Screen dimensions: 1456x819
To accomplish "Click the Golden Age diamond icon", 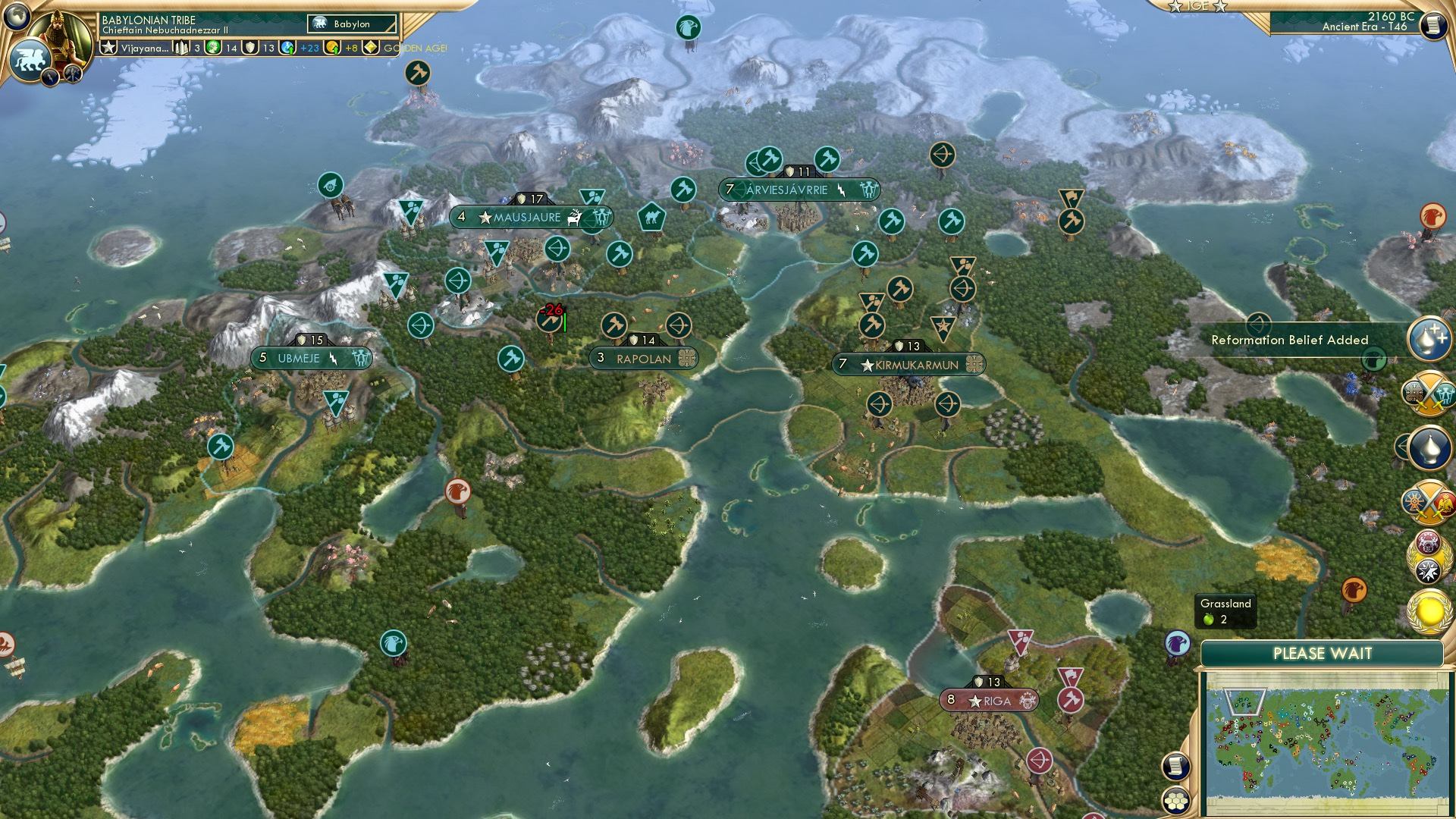I will coord(370,47).
